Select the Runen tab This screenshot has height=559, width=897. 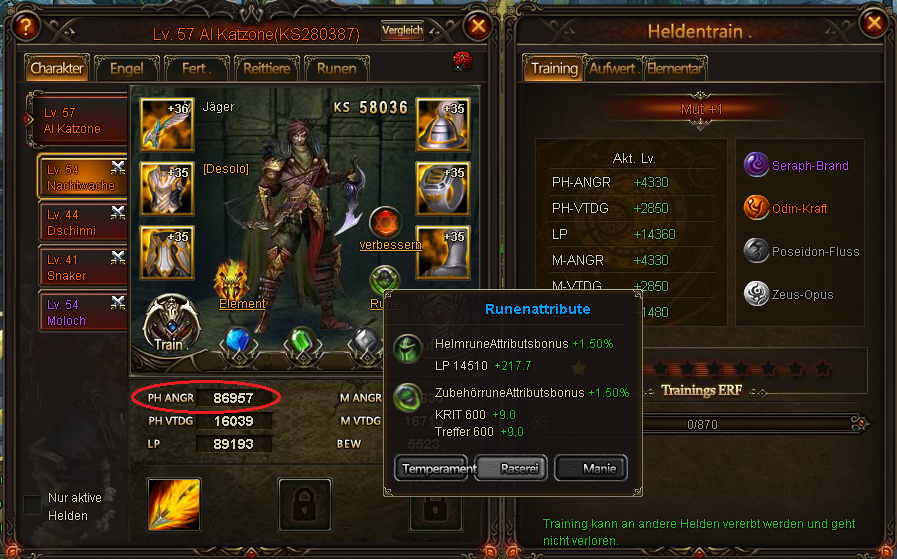tap(338, 68)
